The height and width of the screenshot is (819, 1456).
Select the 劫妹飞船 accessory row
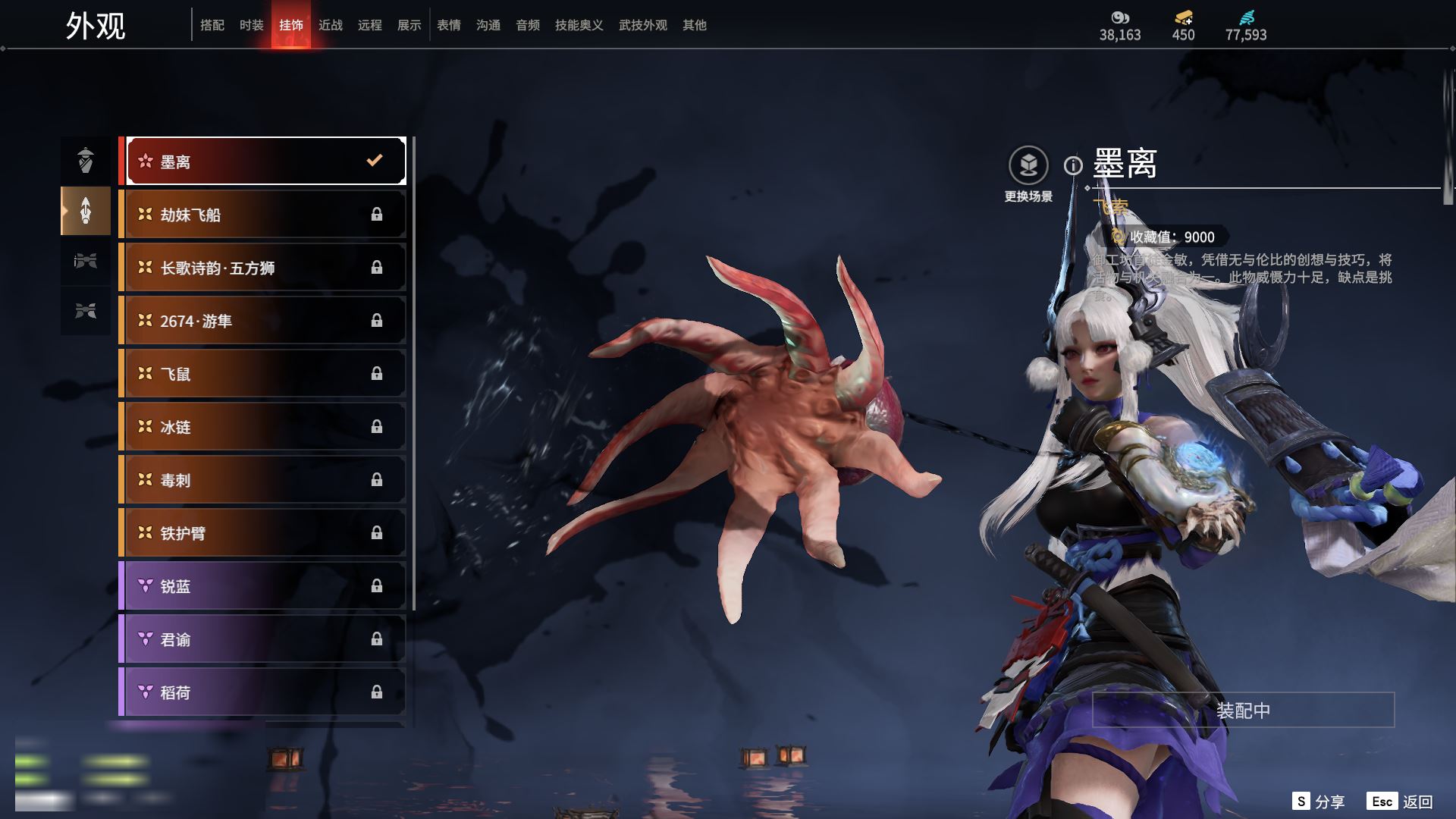pos(265,215)
